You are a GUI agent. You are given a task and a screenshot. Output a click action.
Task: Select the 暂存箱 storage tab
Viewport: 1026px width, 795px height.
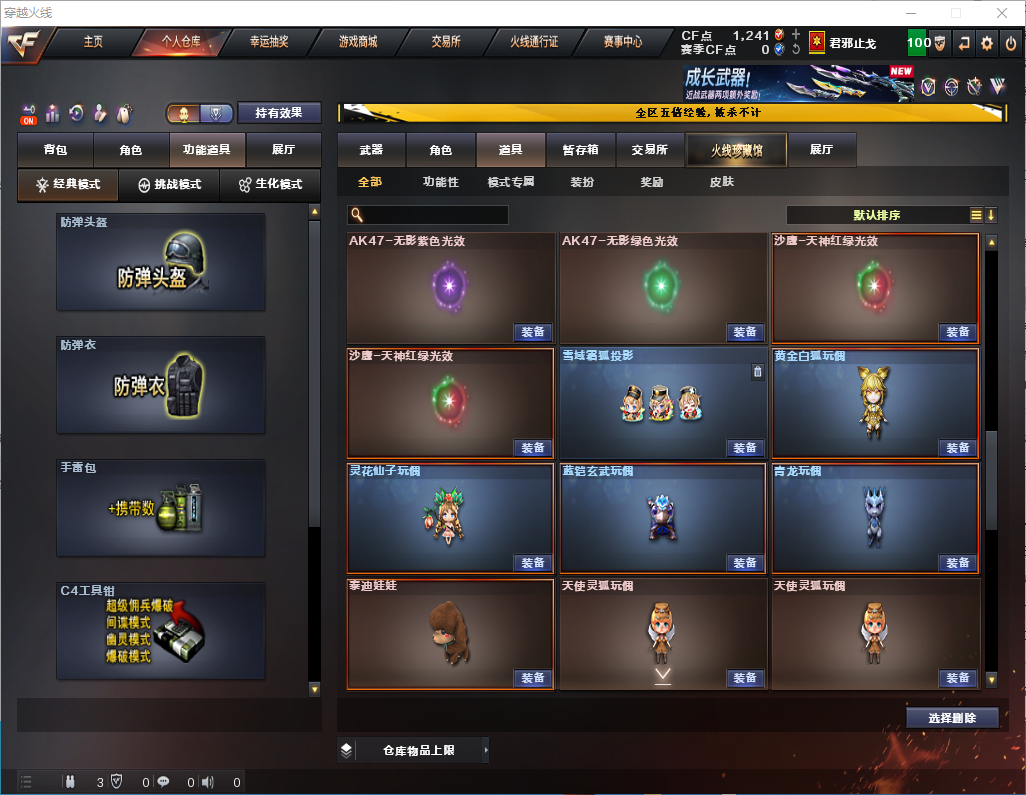tap(580, 150)
